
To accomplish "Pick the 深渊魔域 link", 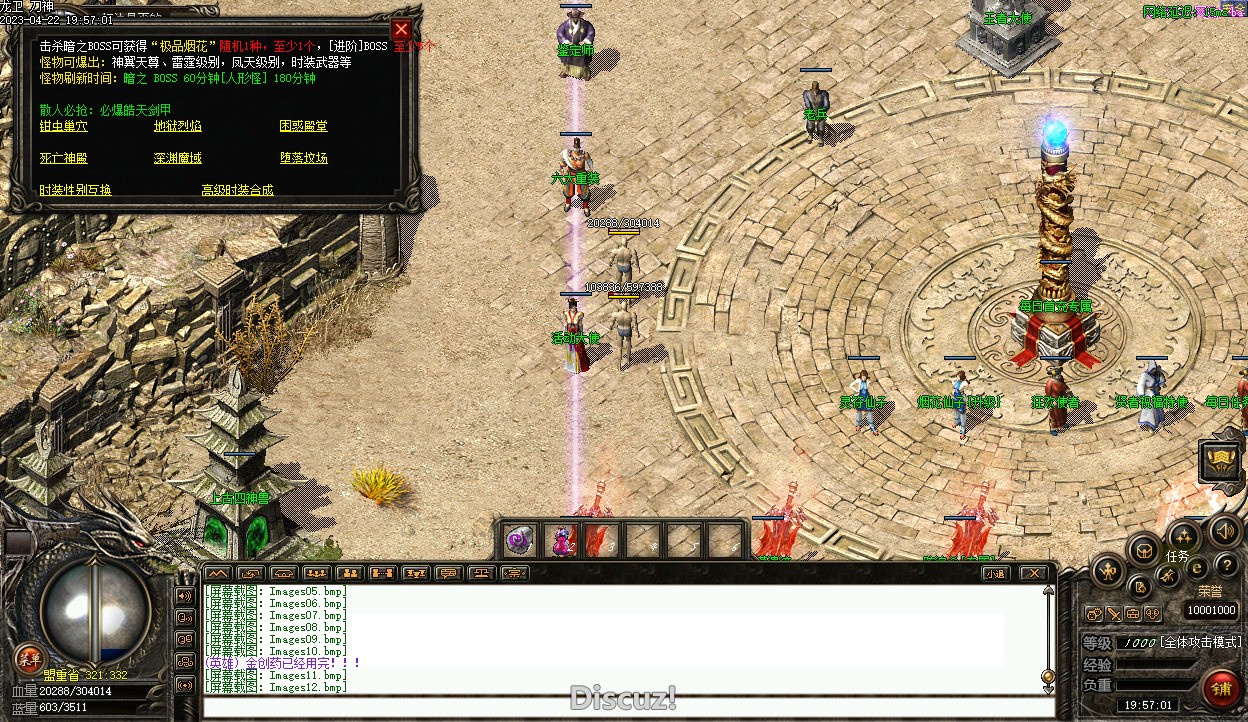I will click(x=178, y=158).
